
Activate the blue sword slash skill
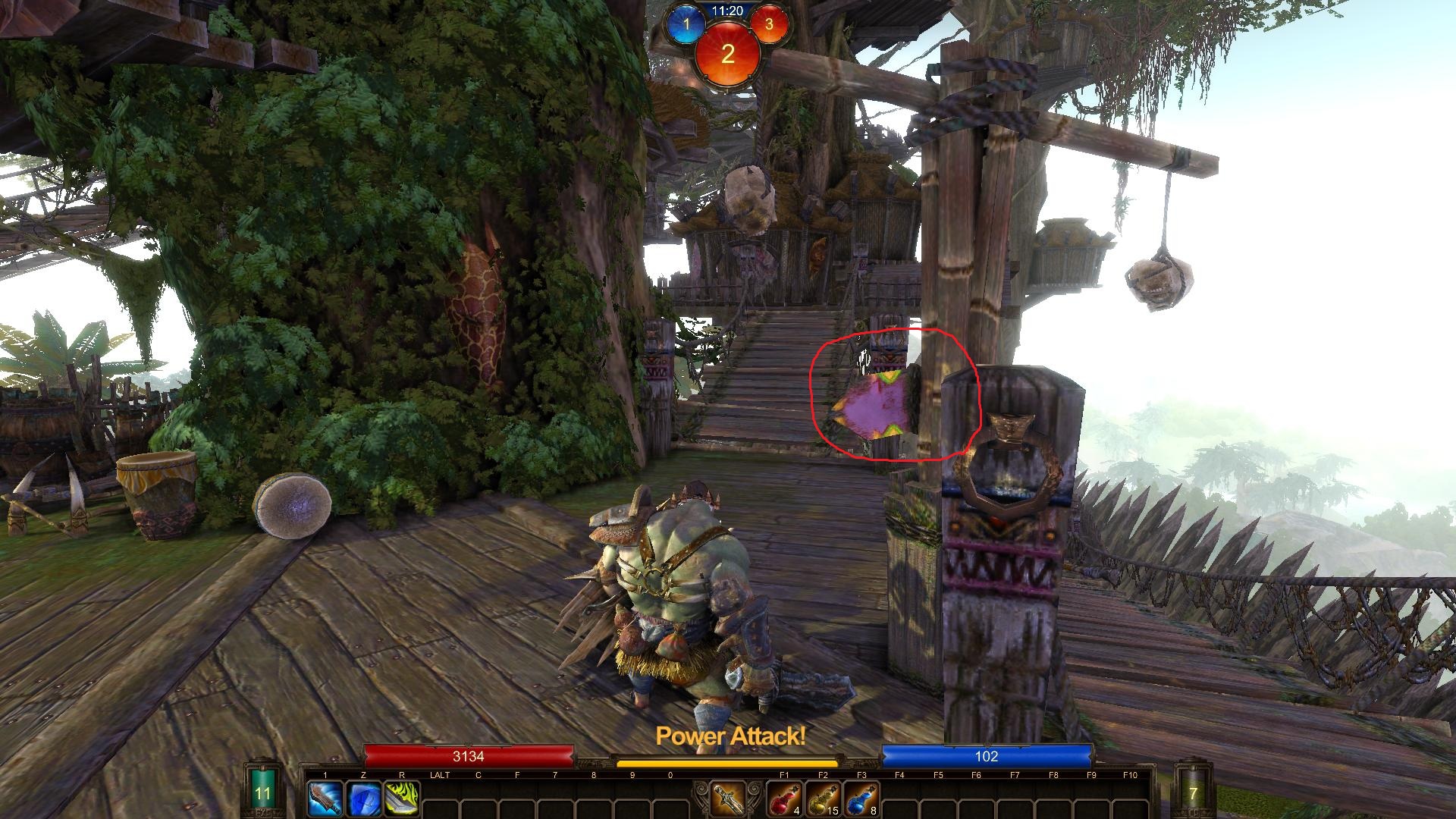click(324, 799)
